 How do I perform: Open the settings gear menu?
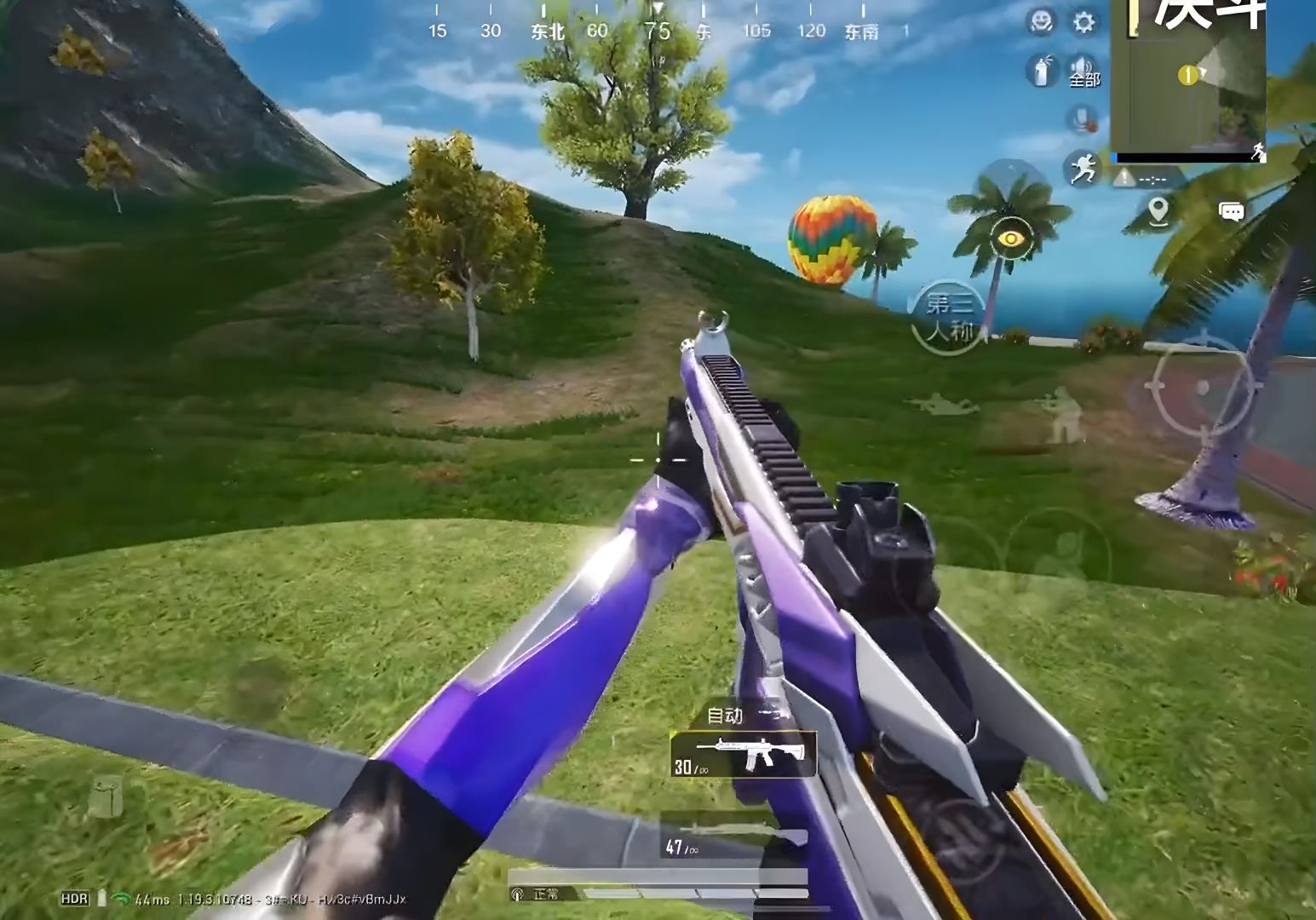click(1083, 22)
